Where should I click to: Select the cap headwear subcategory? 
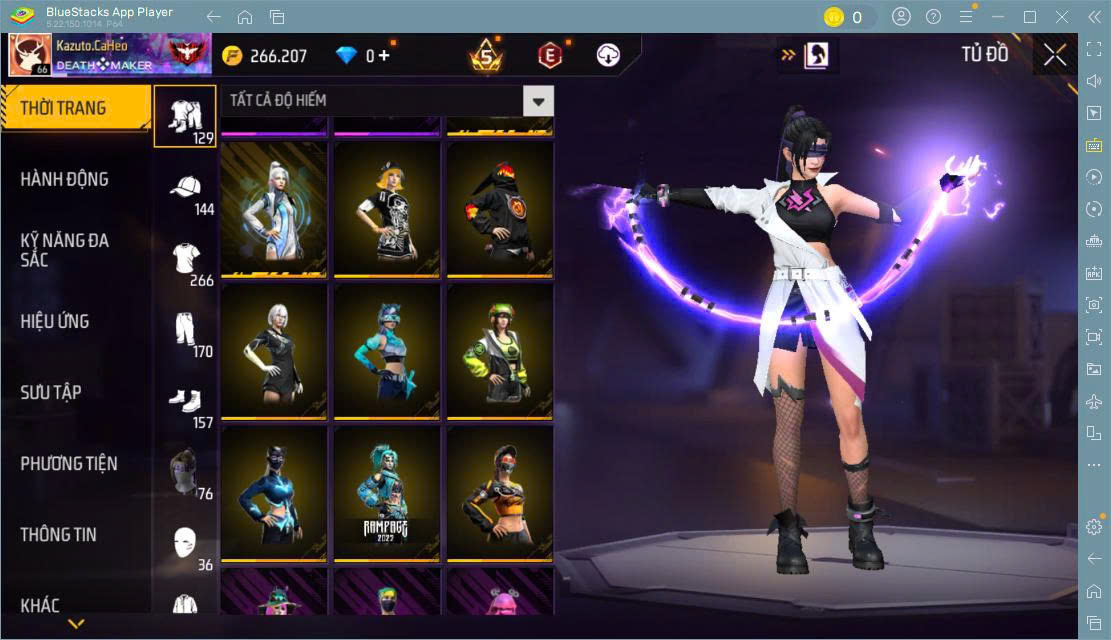point(185,190)
